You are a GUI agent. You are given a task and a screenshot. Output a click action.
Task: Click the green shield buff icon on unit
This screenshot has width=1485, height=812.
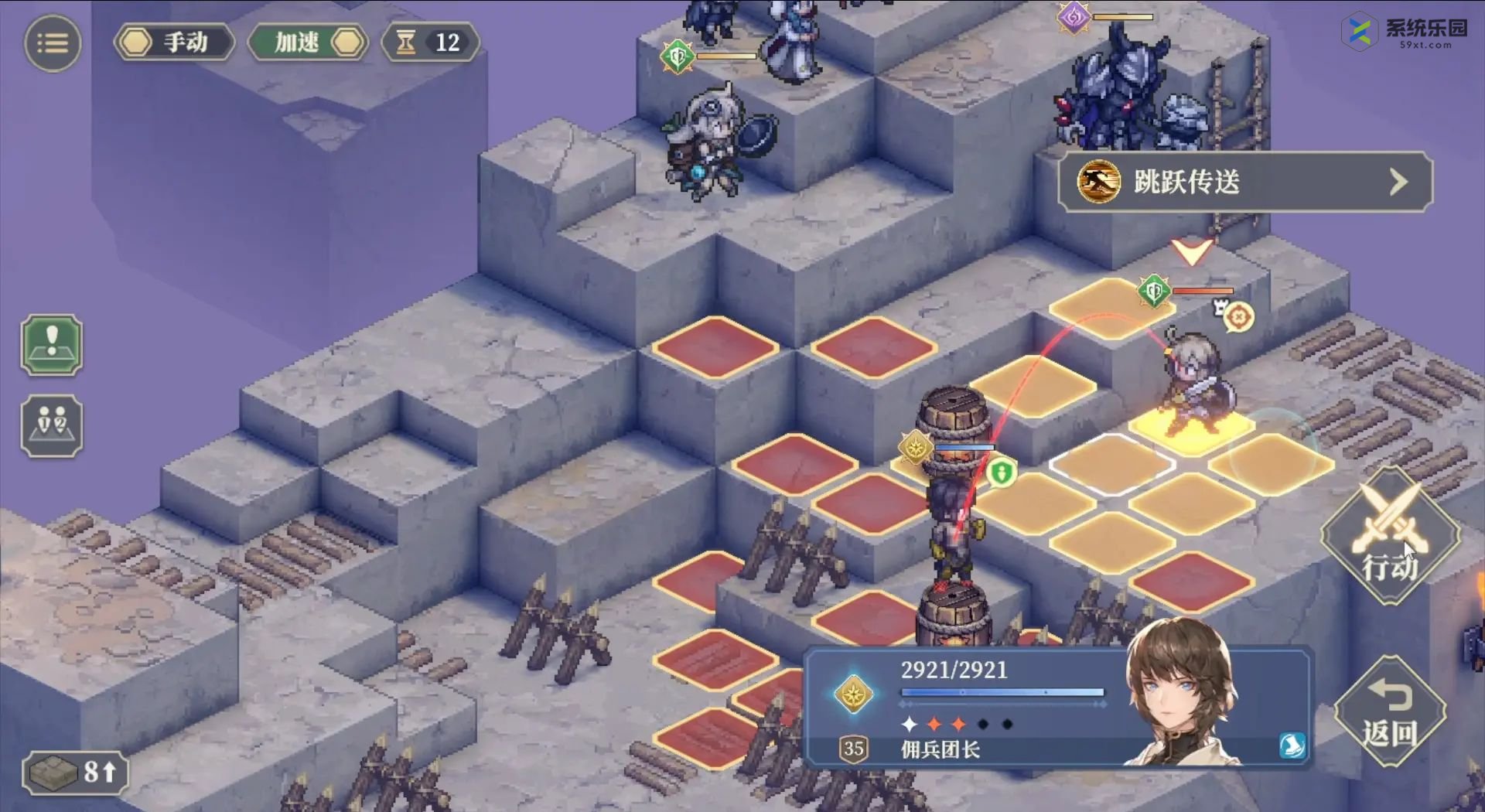click(x=1001, y=472)
